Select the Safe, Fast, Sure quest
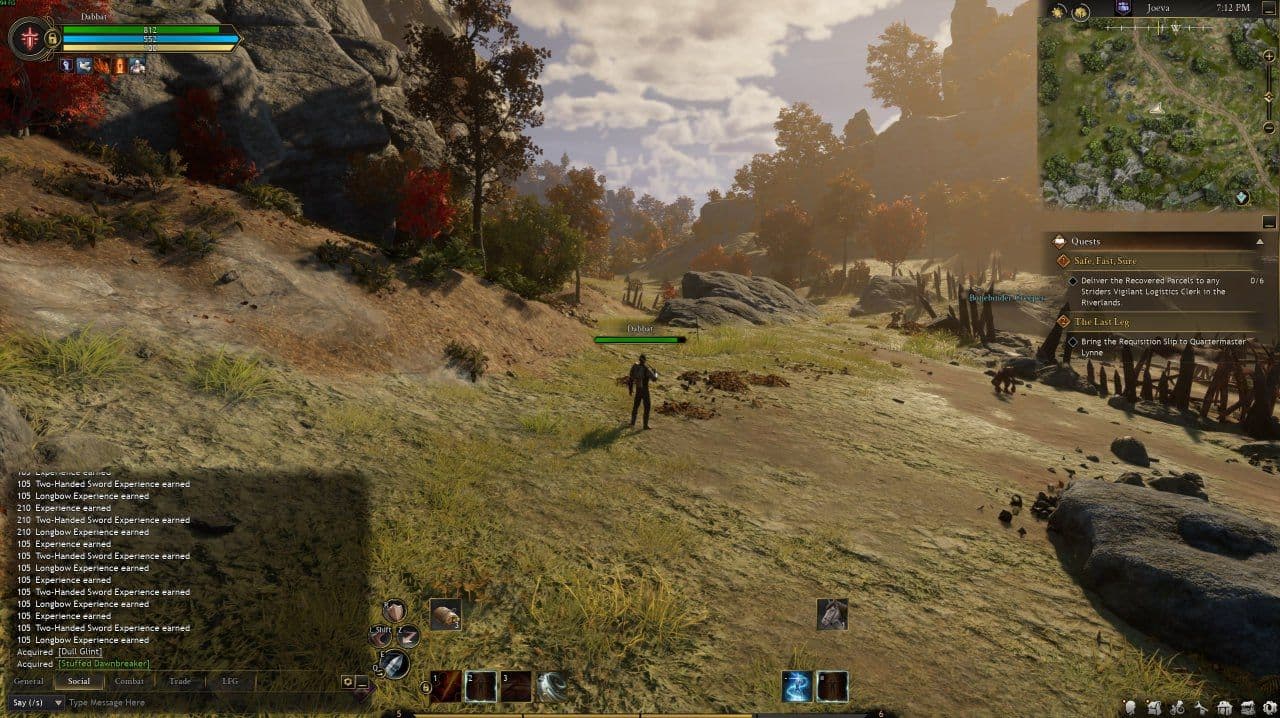1280x718 pixels. [1105, 261]
